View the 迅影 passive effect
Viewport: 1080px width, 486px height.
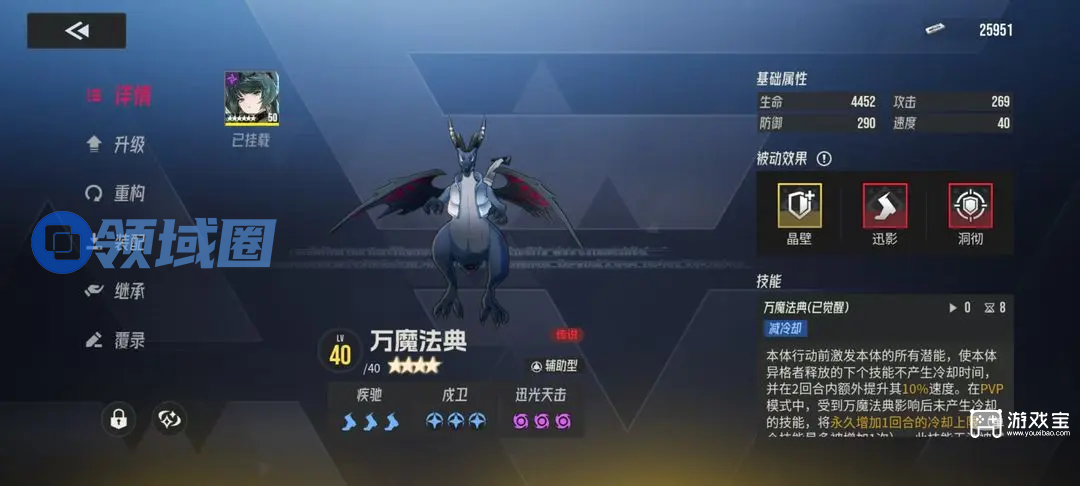(x=885, y=206)
